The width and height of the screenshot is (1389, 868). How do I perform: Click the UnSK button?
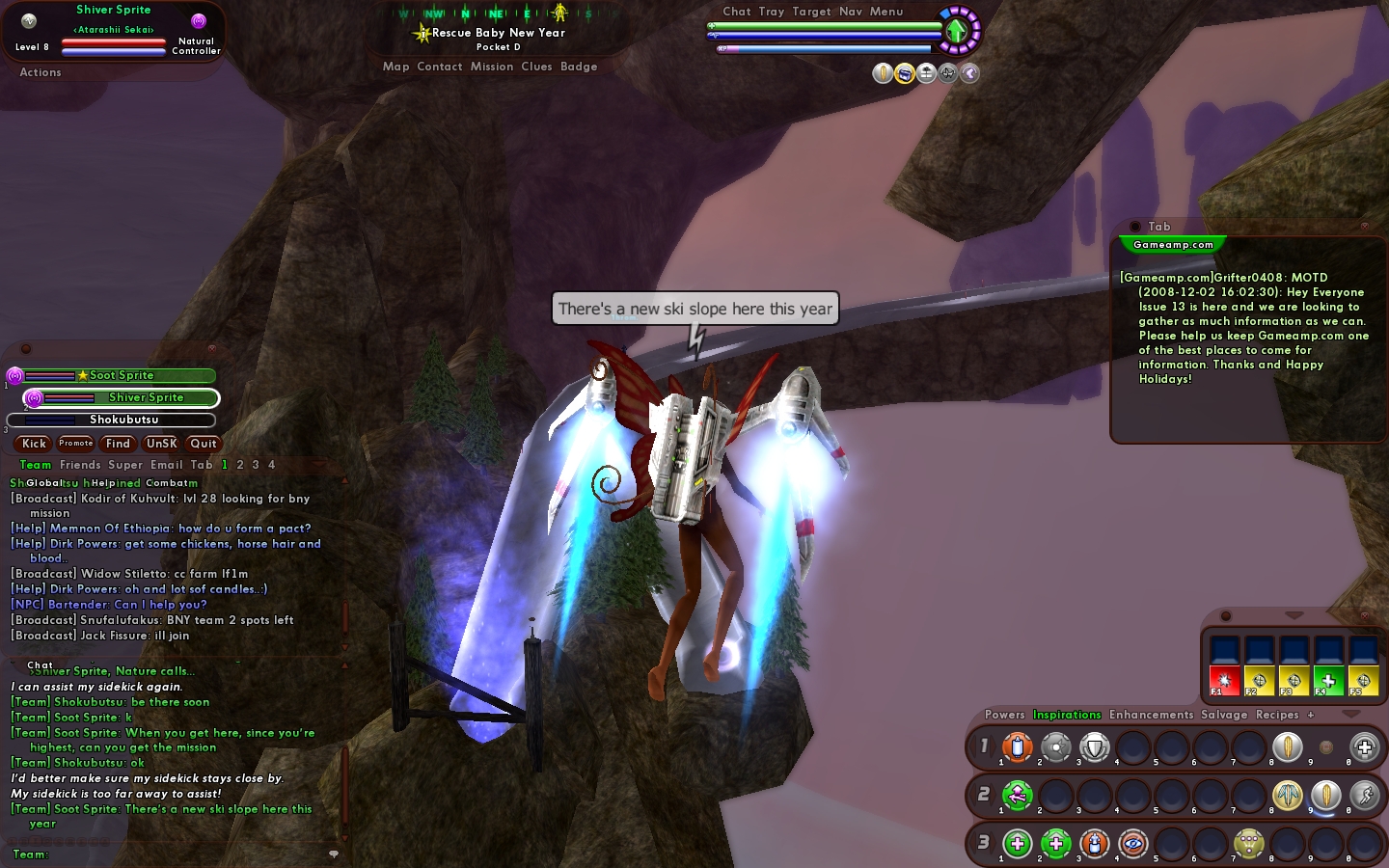[161, 444]
